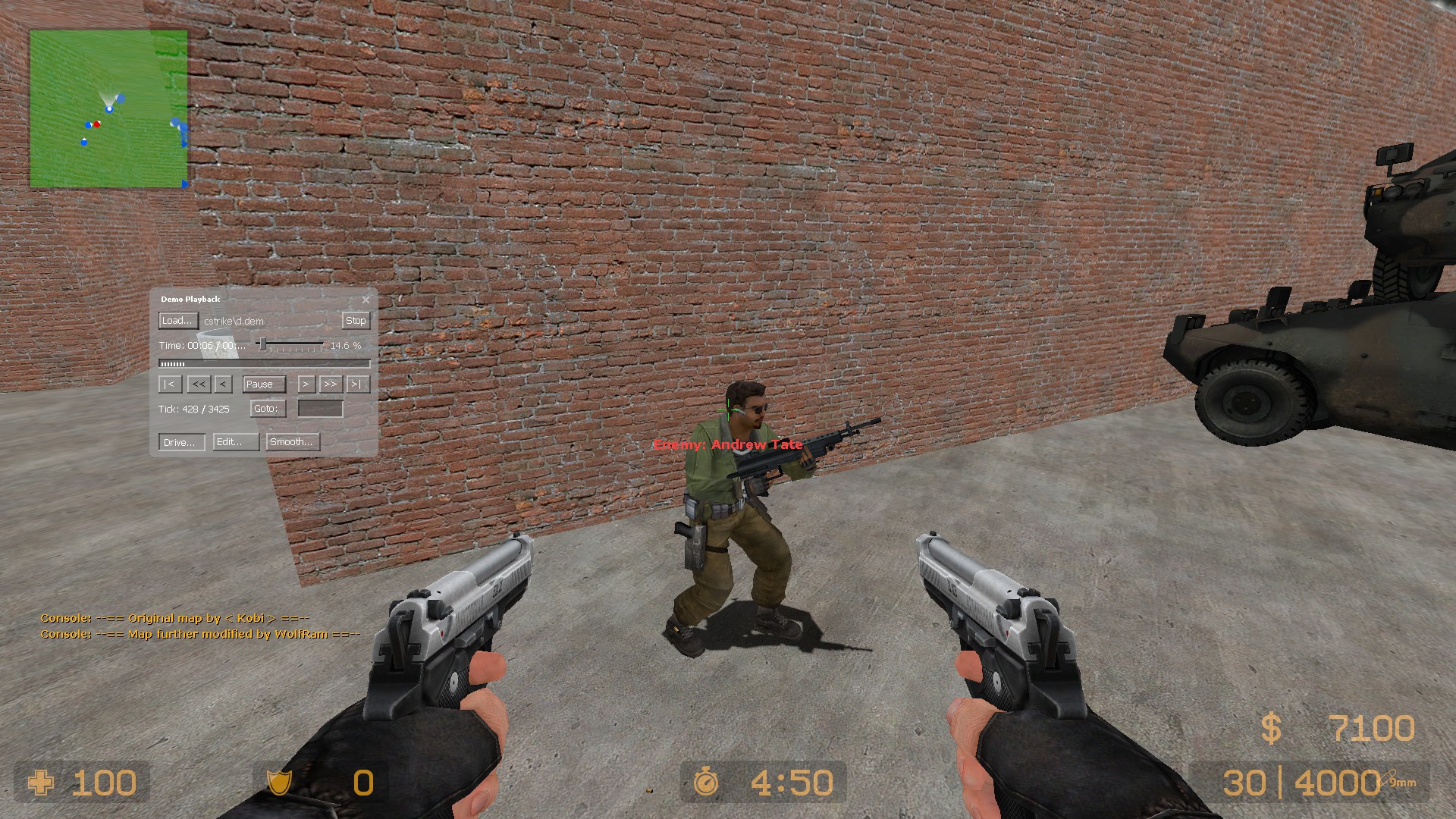Step back one tick with <
Screen dimensions: 1456x819
click(x=223, y=384)
